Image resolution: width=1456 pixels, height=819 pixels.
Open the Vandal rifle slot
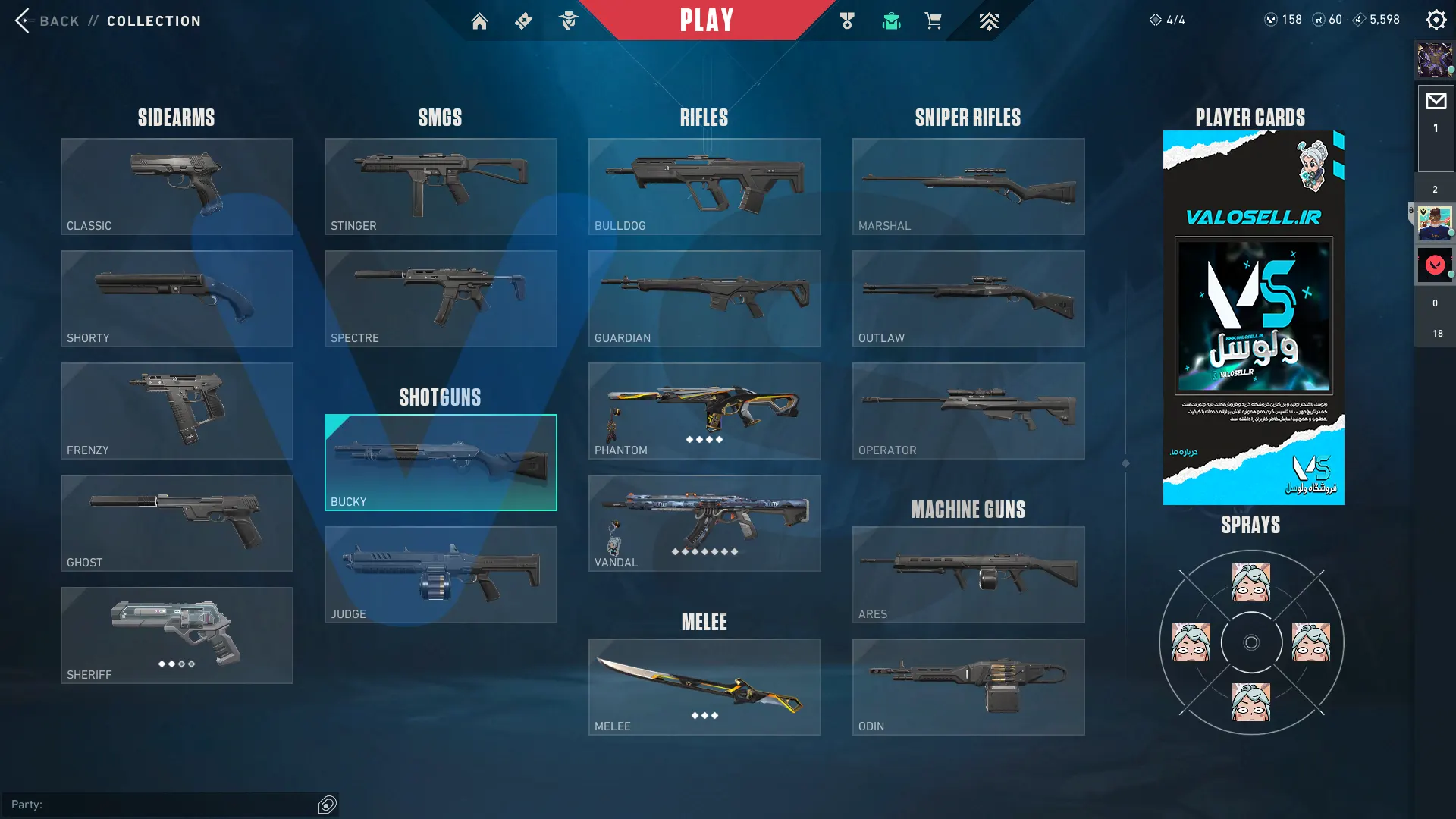coord(704,523)
